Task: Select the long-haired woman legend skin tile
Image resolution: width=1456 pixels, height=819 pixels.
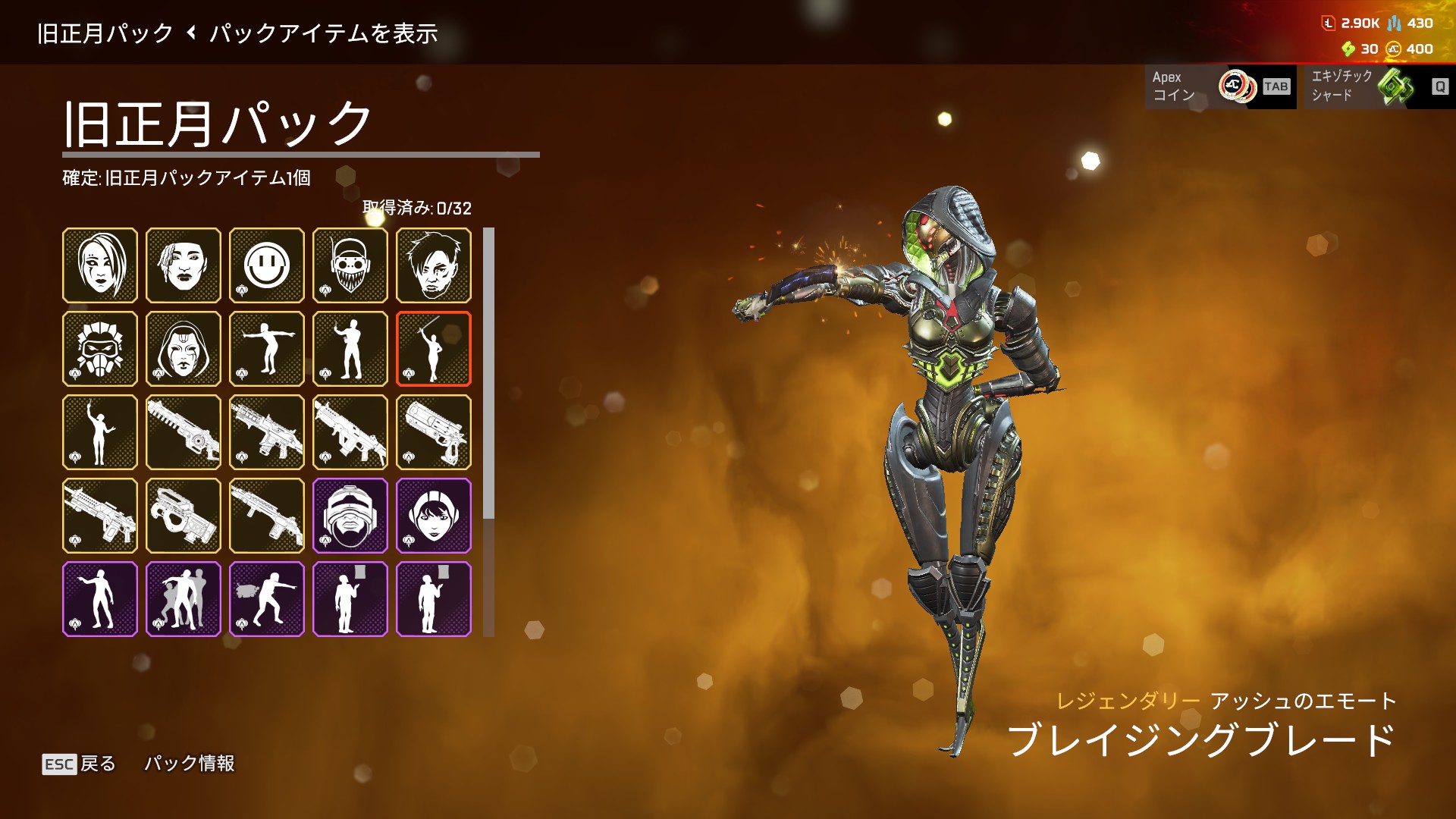Action: (100, 265)
